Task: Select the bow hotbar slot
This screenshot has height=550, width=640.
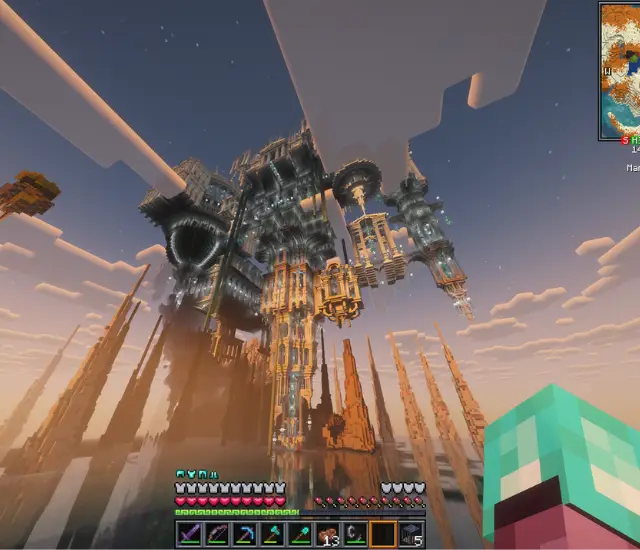Action: (x=218, y=535)
